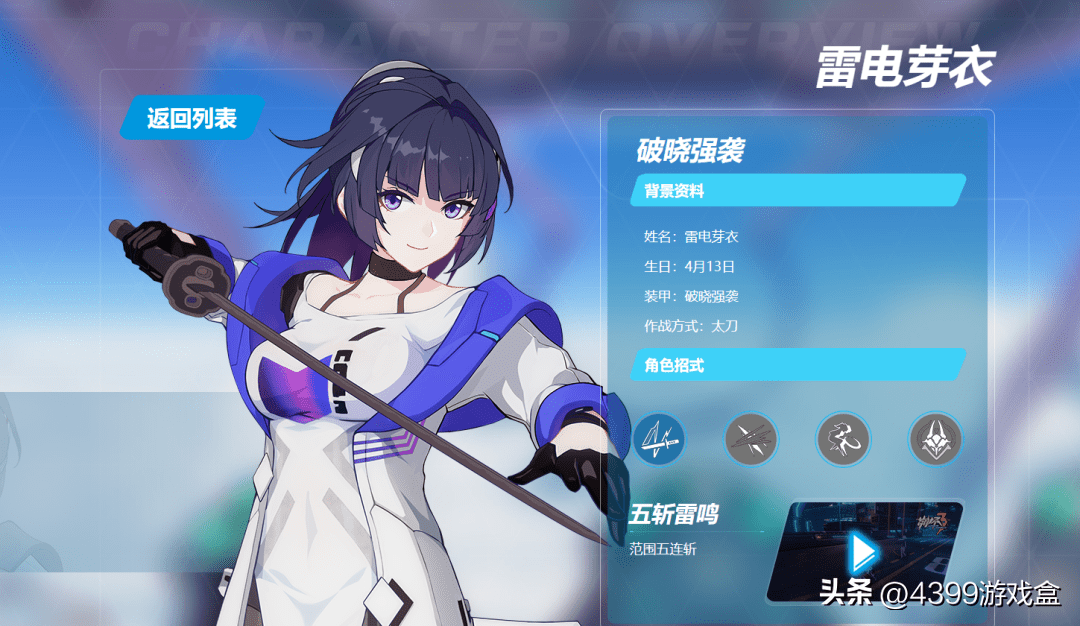This screenshot has height=626, width=1080.
Task: Open the horned mask skill icon
Action: pos(935,438)
